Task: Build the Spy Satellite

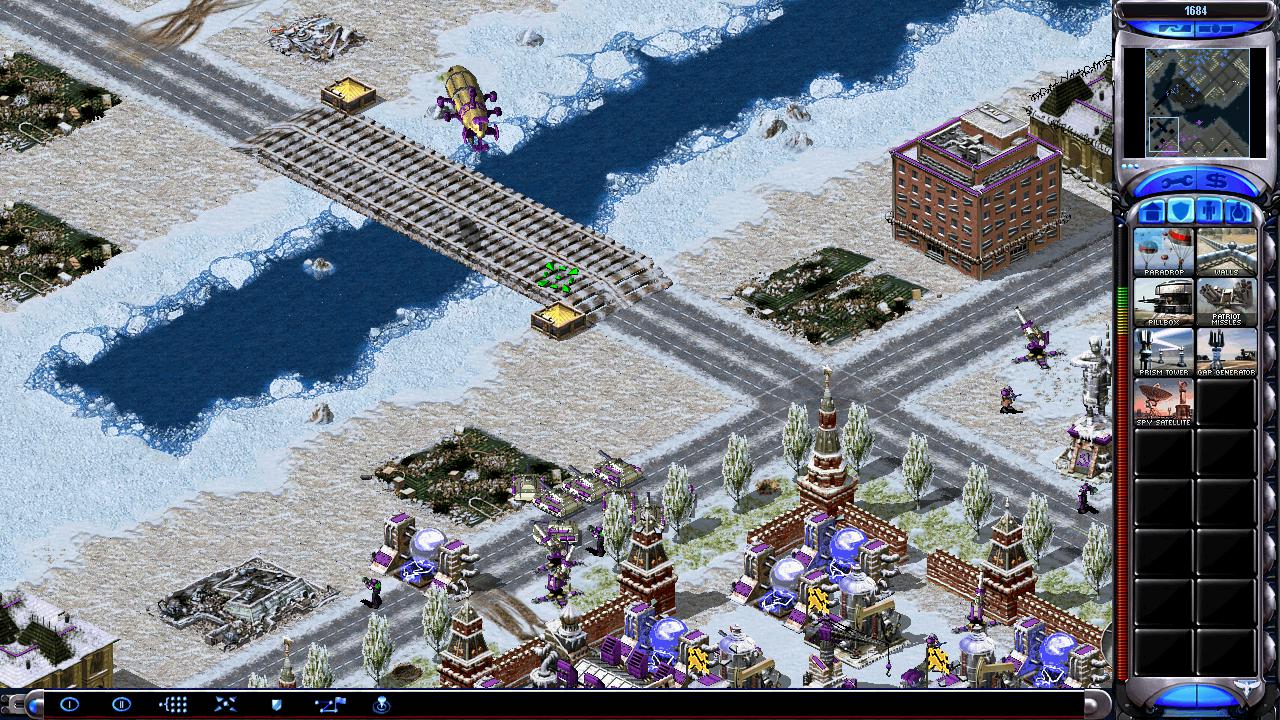Action: pos(1163,401)
